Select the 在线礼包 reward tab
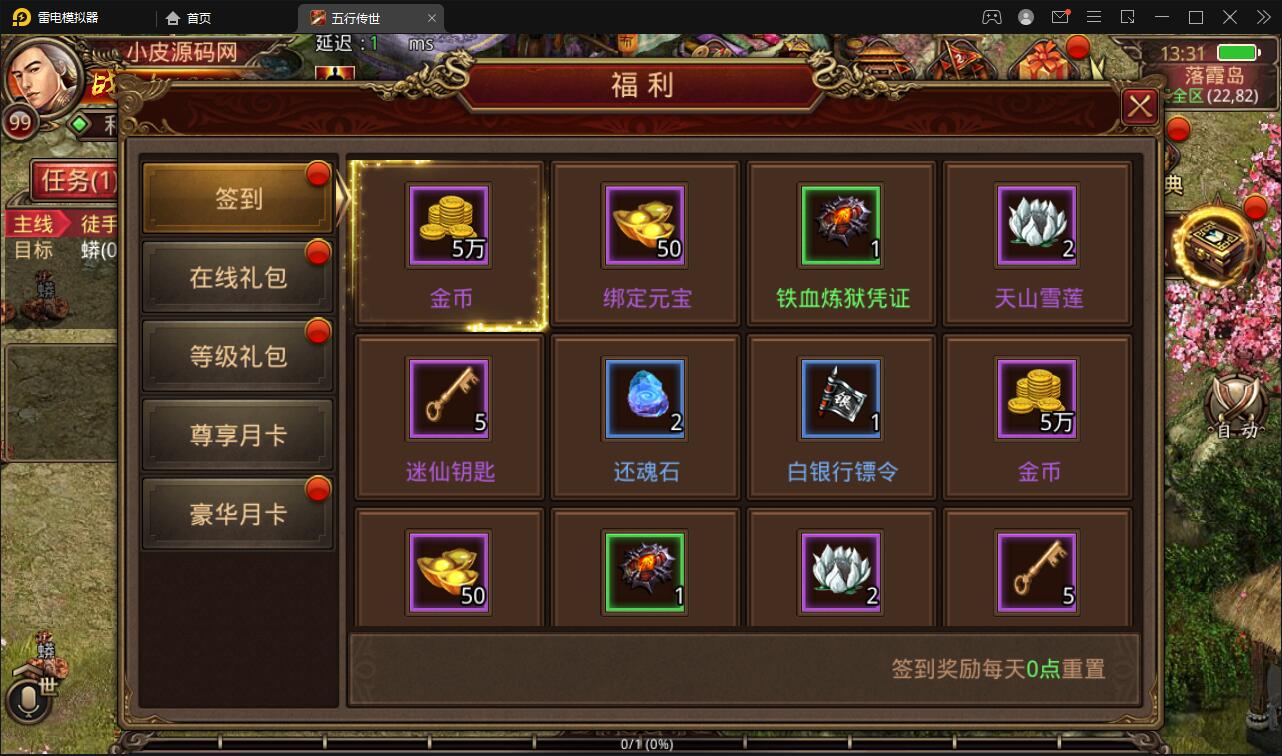Screen dimensions: 1282x756 (x=236, y=277)
